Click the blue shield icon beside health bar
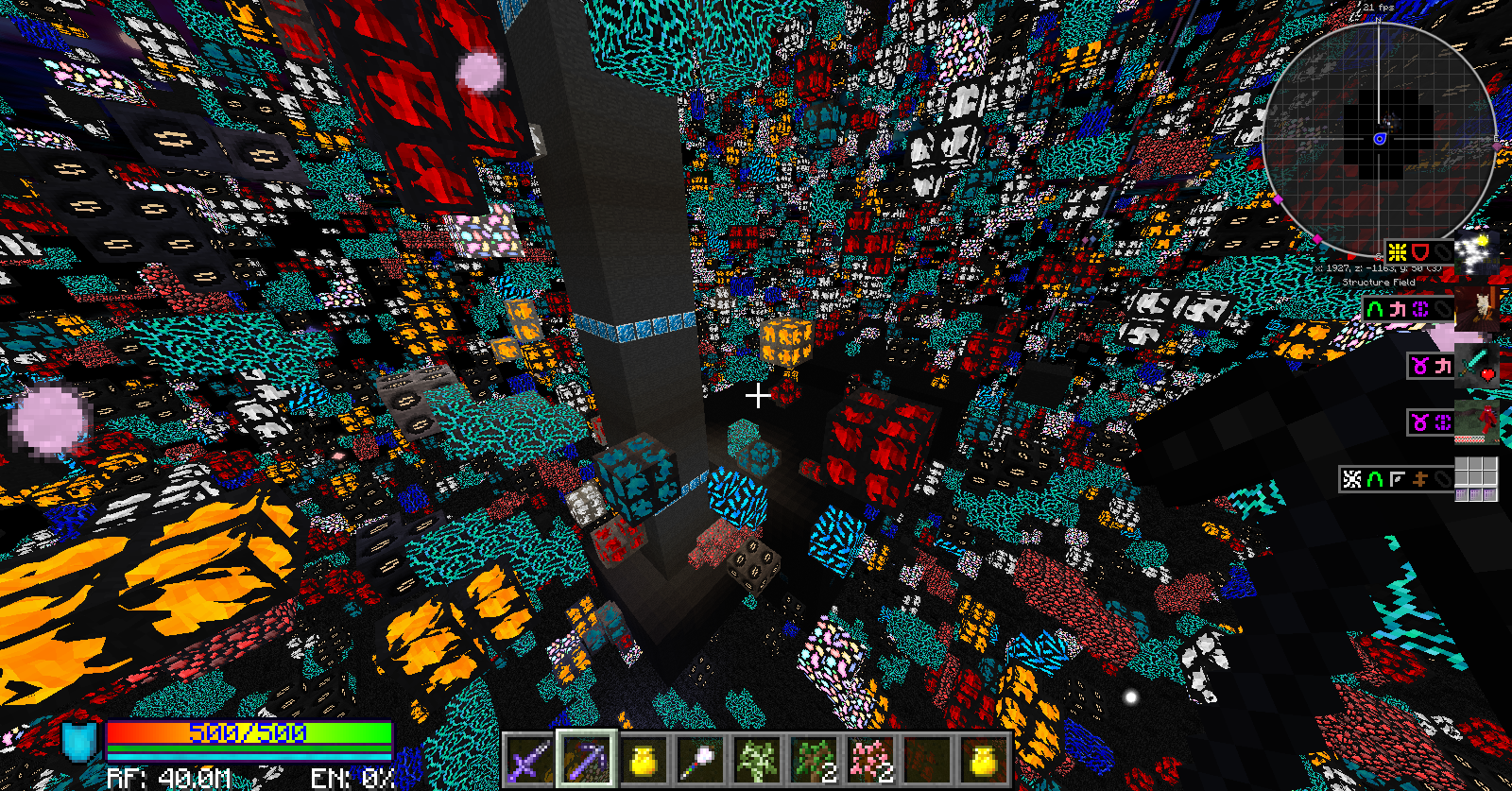Image resolution: width=1512 pixels, height=791 pixels. point(80,742)
